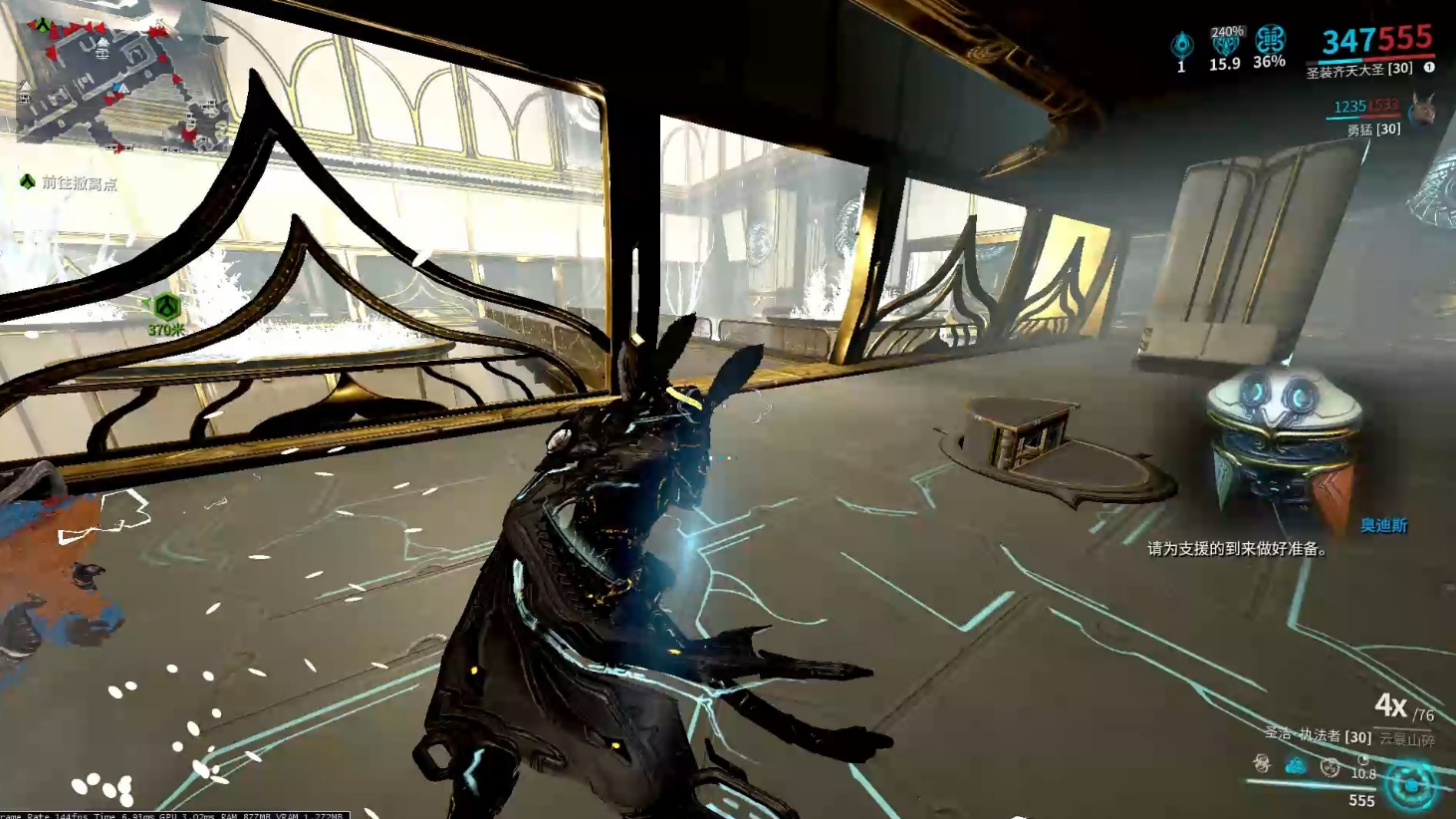This screenshot has width=1456, height=819.
Task: Click the 240% buff icon above 15.9
Action: click(1225, 43)
